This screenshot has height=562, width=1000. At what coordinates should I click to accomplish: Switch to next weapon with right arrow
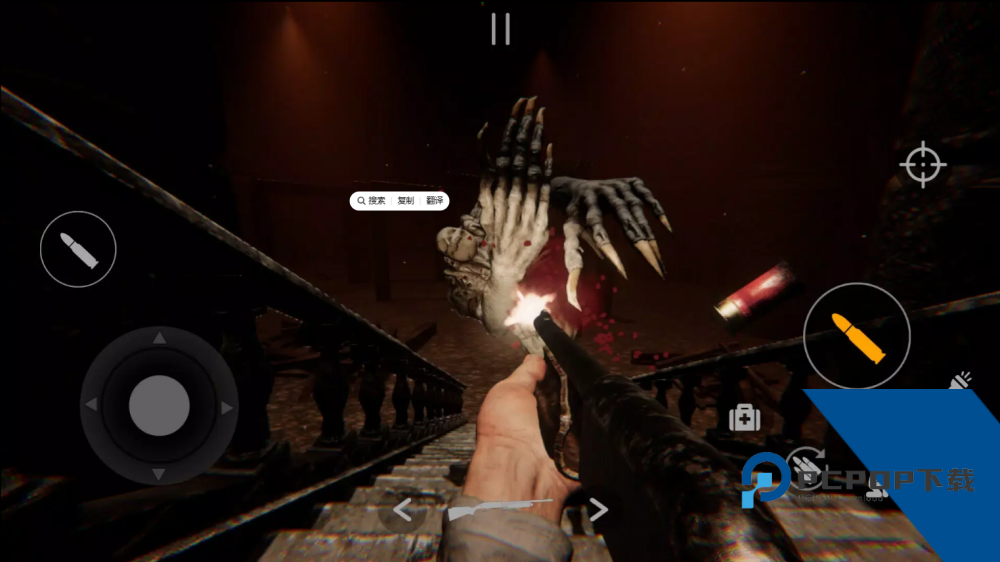click(x=597, y=510)
